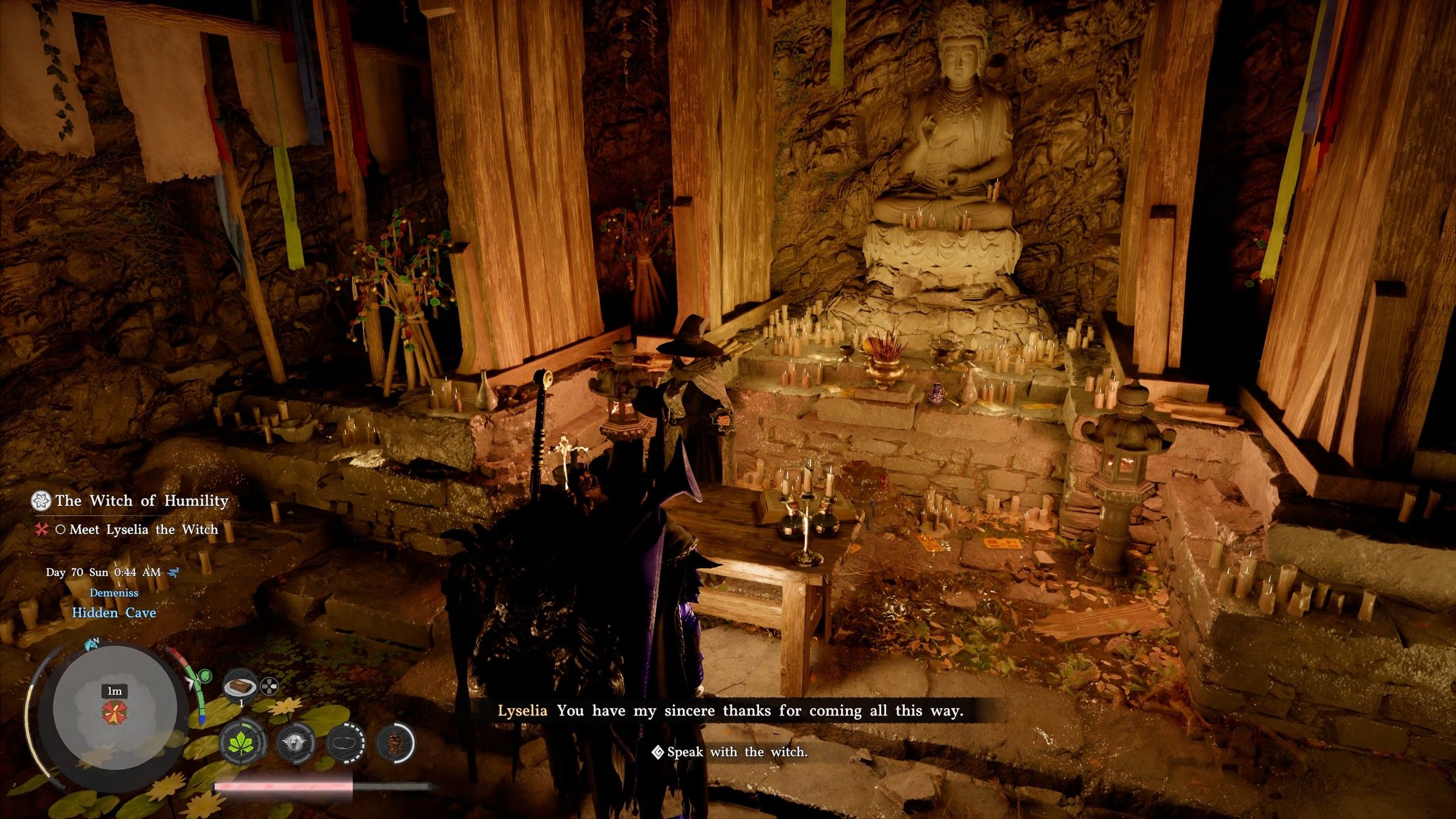Use the food item in the quick slot
This screenshot has width=1456, height=819.
(x=241, y=687)
